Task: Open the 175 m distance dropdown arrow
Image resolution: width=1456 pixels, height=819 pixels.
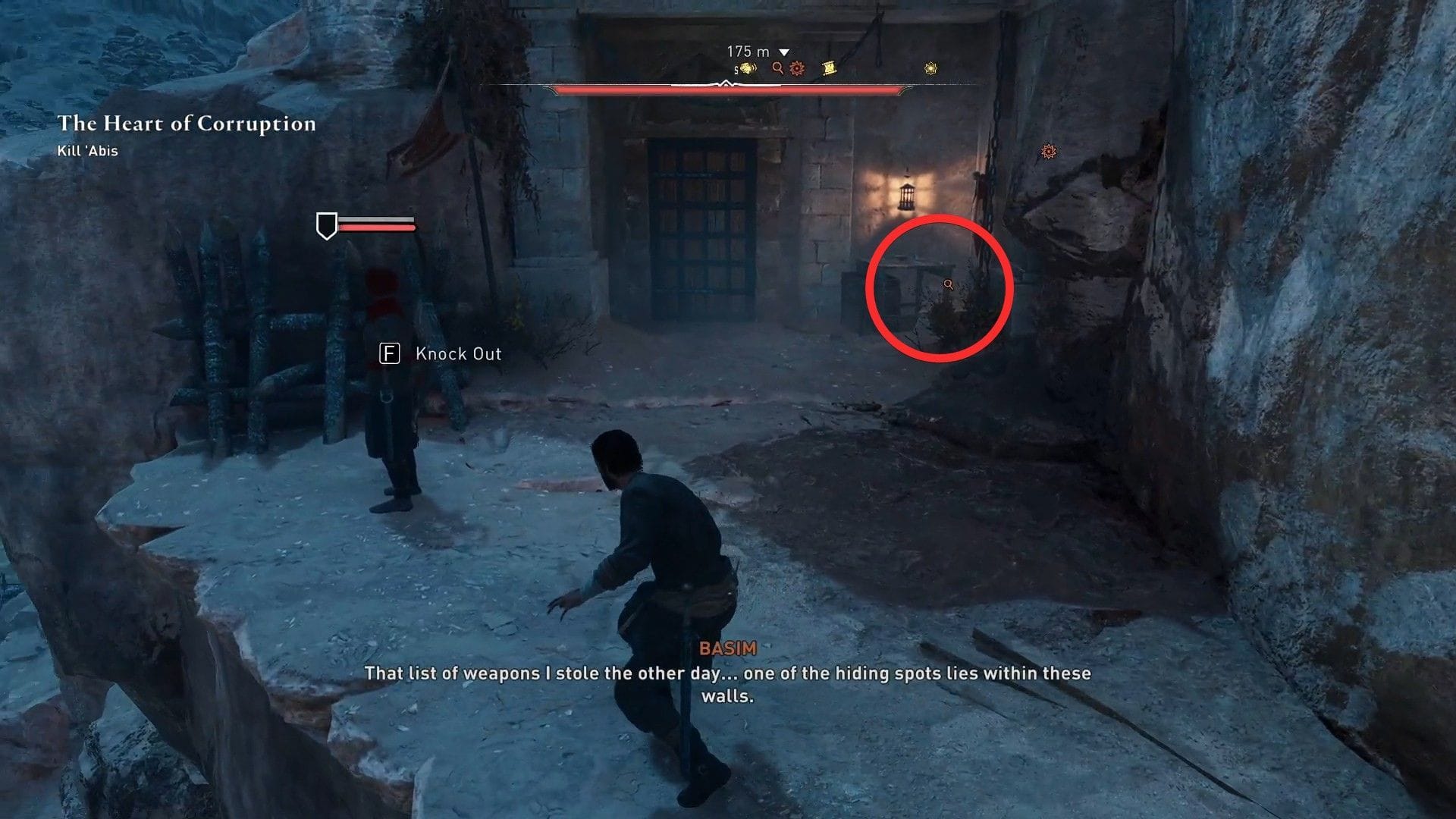Action: (x=783, y=52)
